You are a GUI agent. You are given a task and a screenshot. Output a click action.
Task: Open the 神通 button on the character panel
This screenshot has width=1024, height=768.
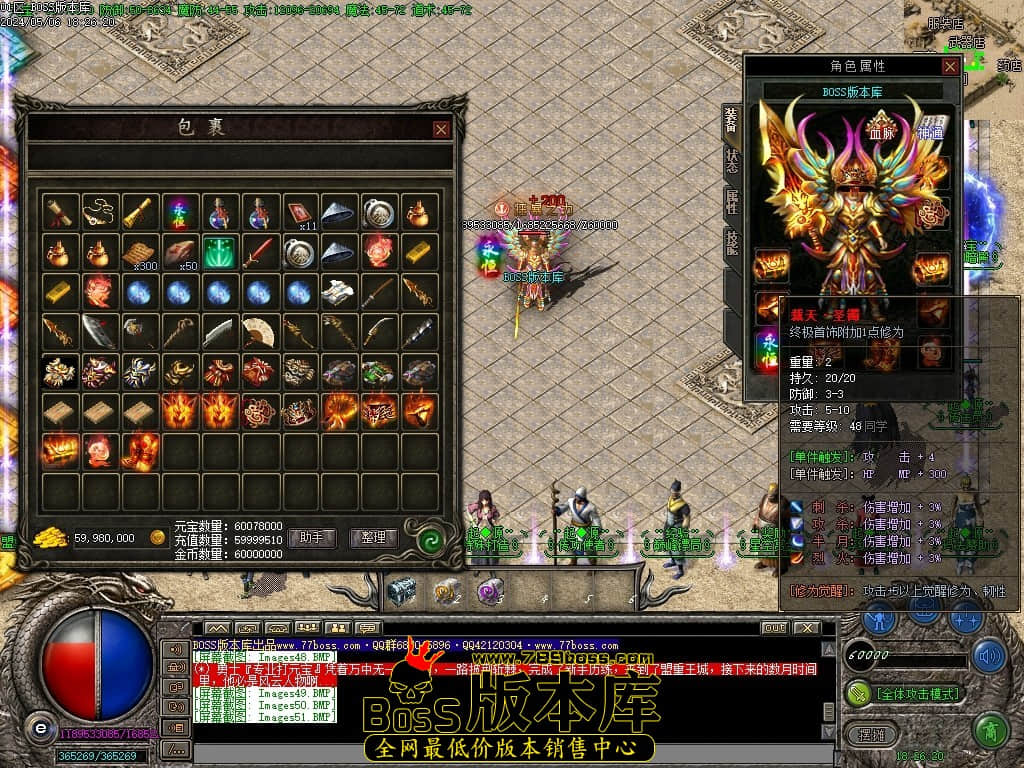click(931, 131)
